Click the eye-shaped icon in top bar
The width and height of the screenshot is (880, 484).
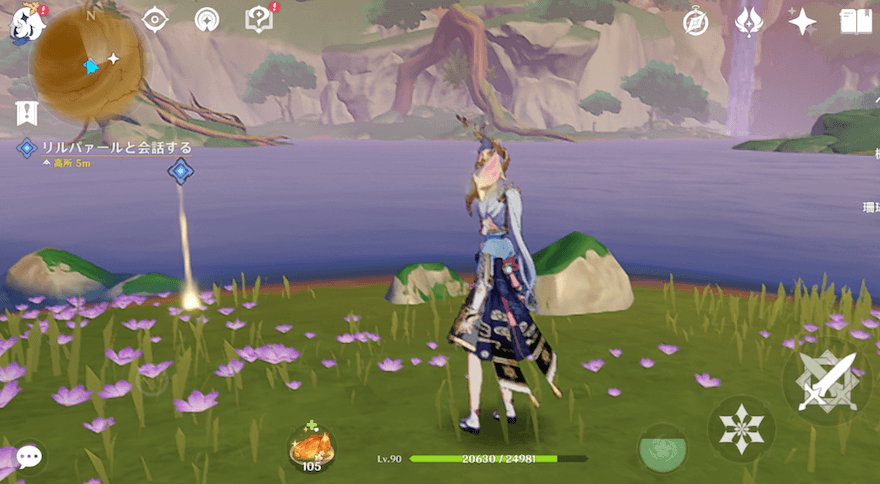click(155, 20)
